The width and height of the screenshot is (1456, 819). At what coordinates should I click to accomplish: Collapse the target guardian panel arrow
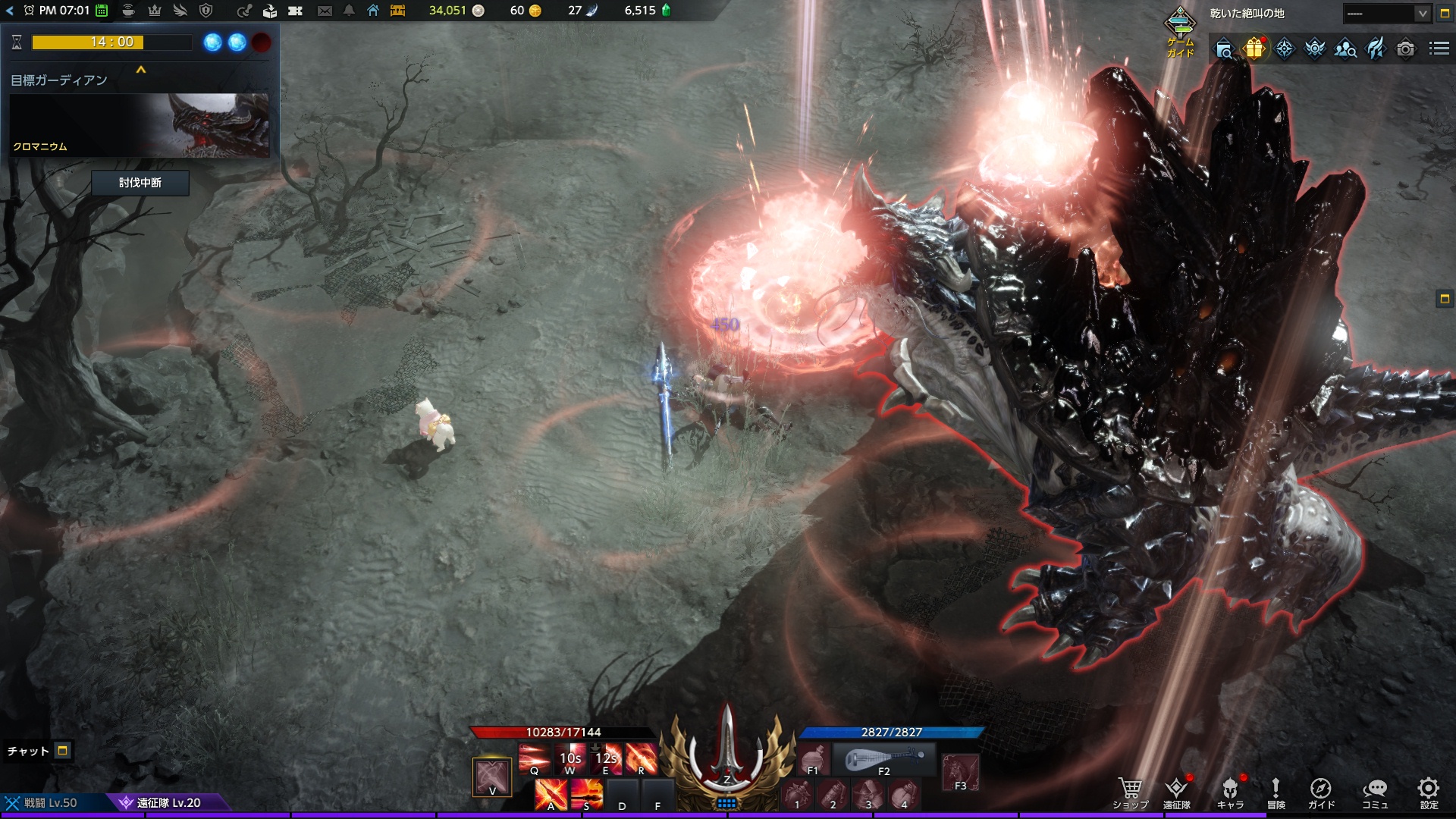click(x=140, y=70)
